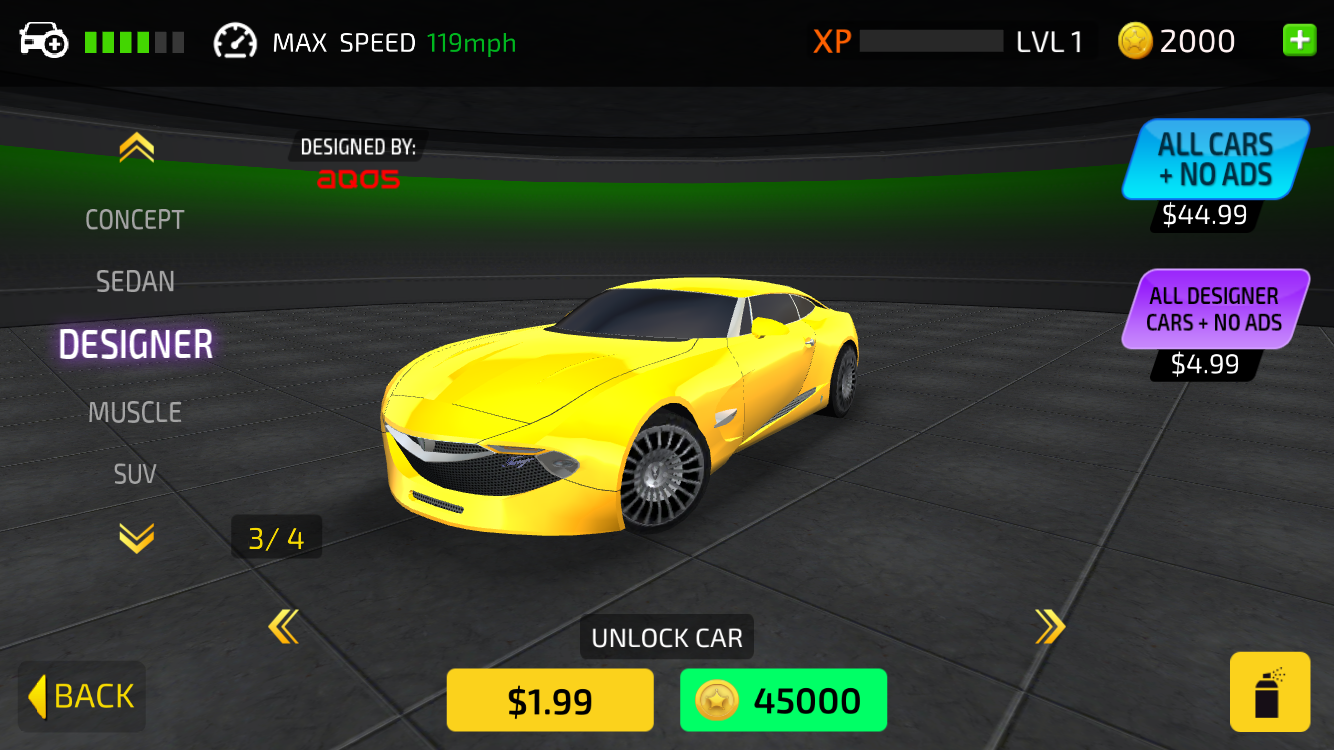Screen dimensions: 1334x750
Task: Switch to the SEDAN category
Action: [x=135, y=282]
